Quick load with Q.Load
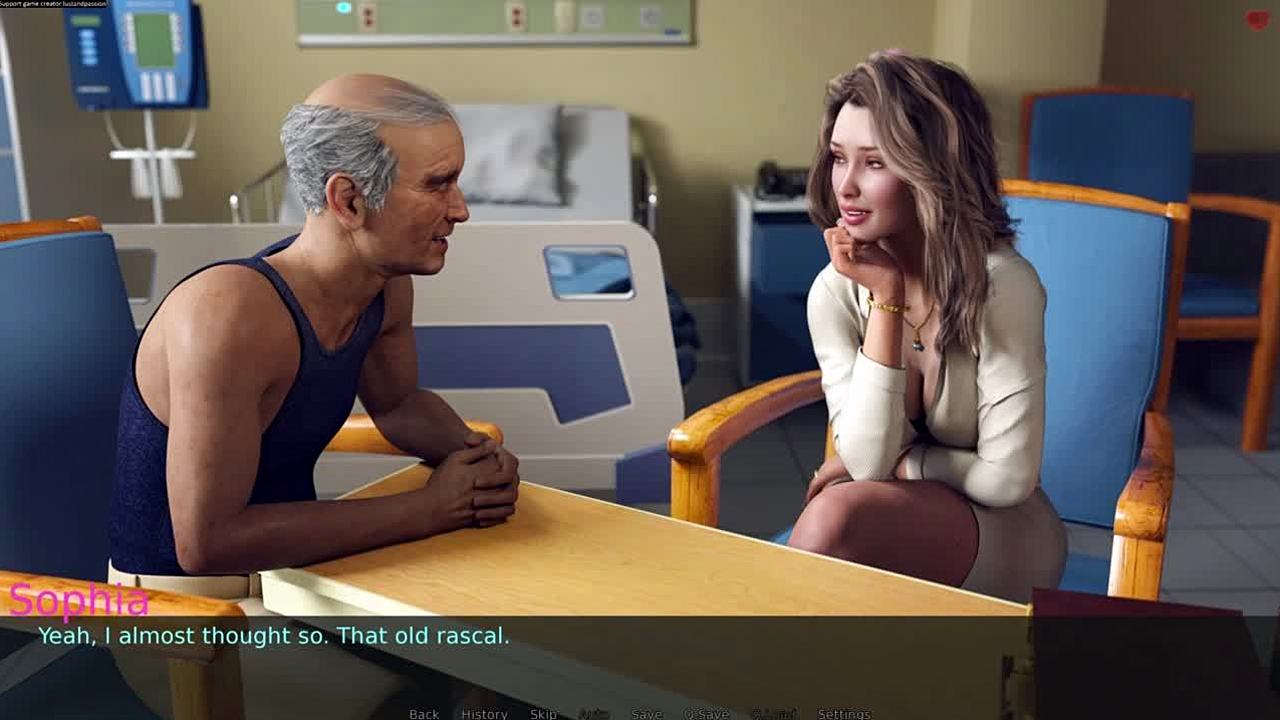The image size is (1280, 720). tap(773, 713)
